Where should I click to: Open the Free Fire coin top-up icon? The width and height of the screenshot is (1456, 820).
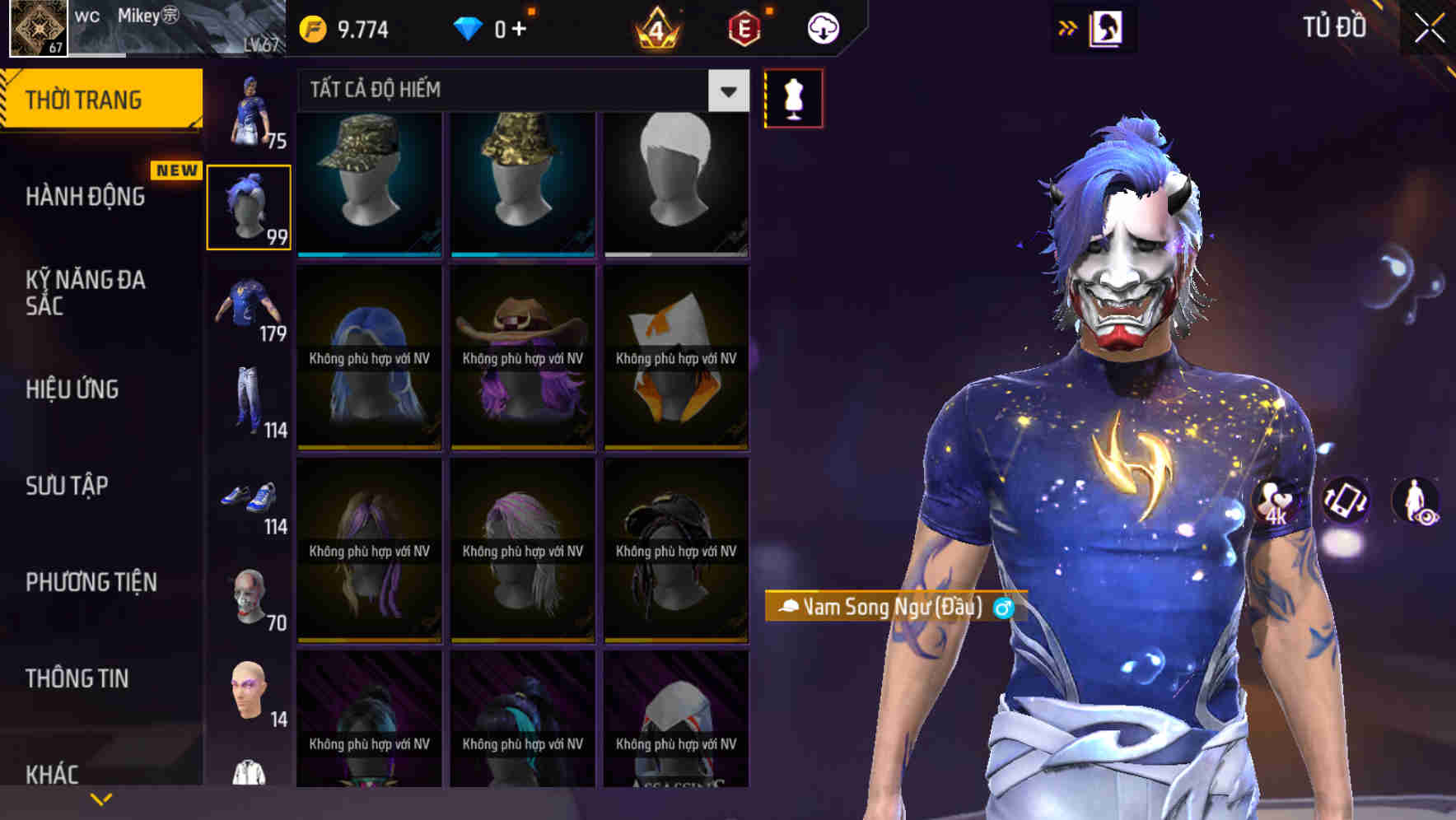pos(311,27)
